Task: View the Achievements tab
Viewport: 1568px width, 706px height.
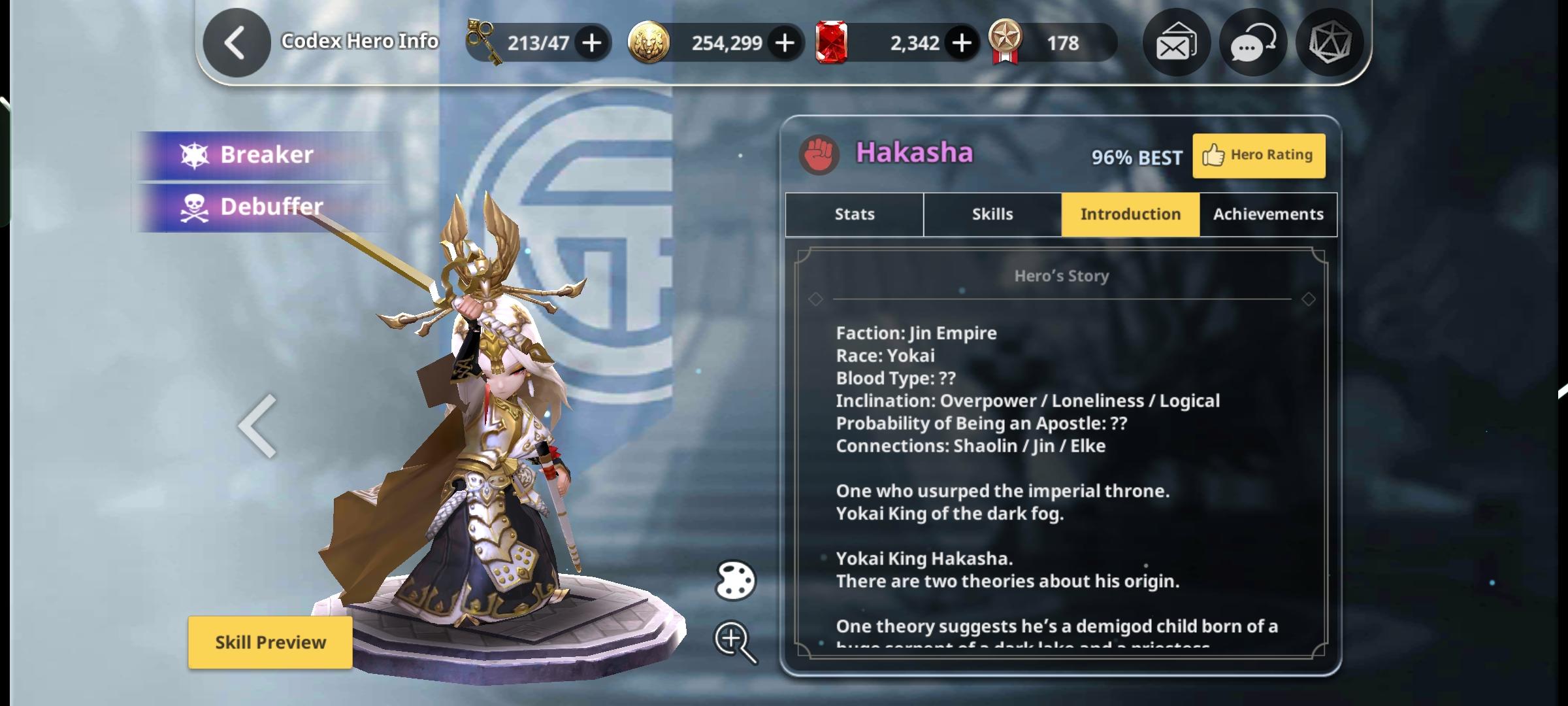Action: (1268, 214)
